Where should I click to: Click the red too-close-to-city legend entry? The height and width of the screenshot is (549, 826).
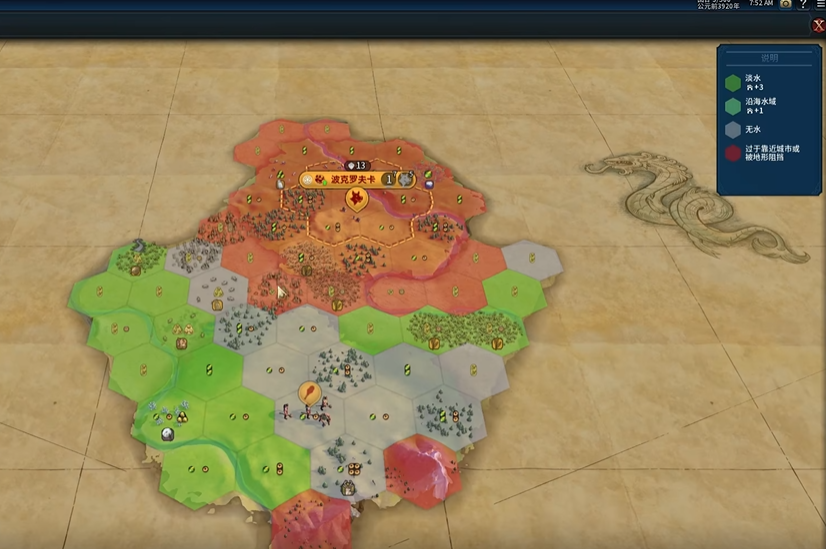[768, 154]
